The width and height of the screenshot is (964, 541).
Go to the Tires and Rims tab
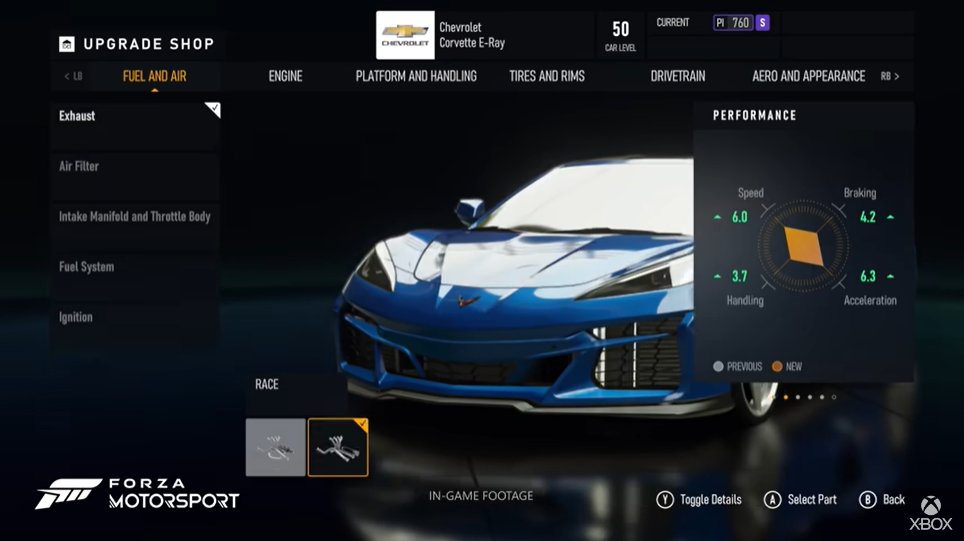click(x=547, y=76)
